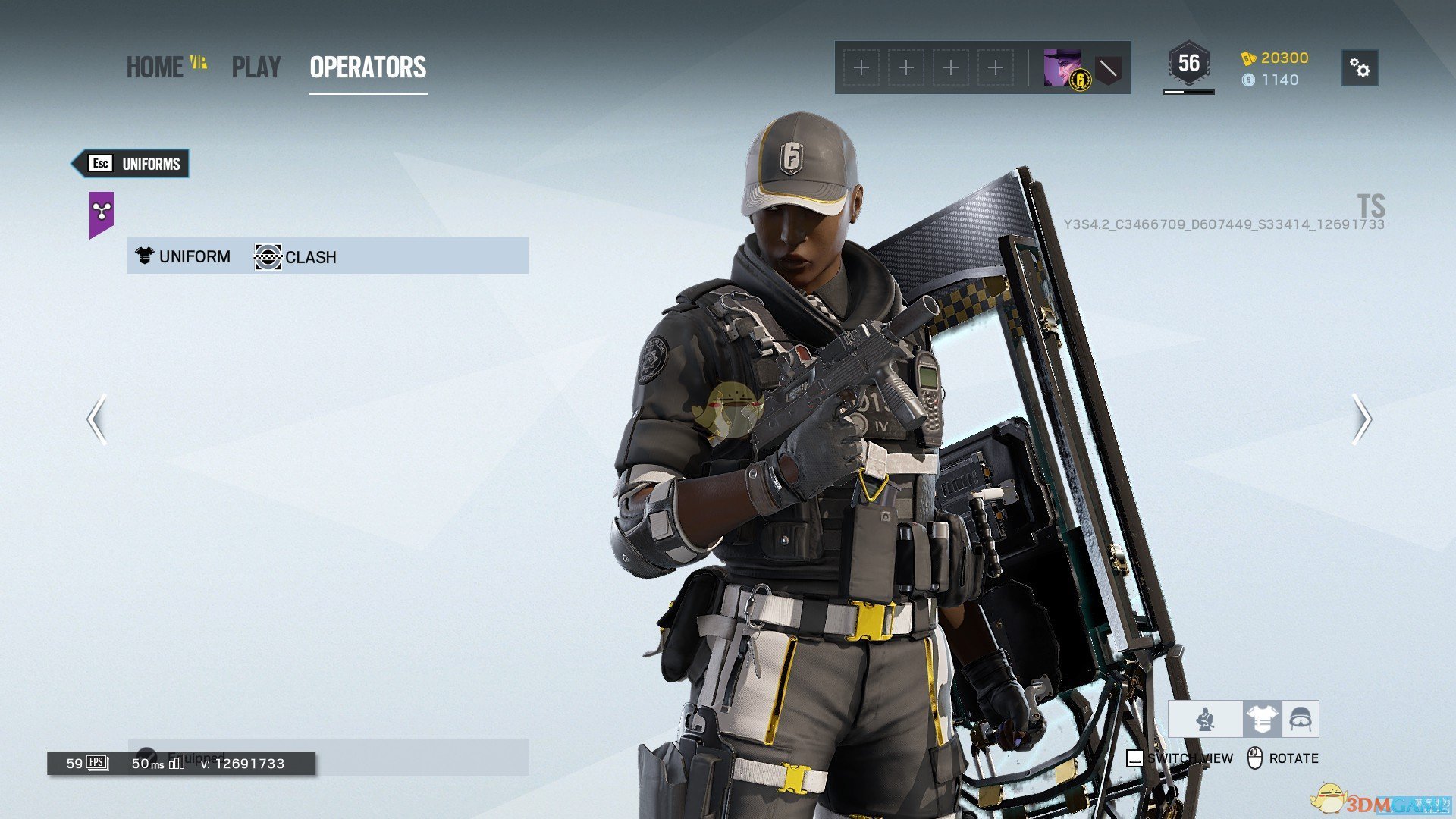Select the Clash uniform row
Image resolution: width=1456 pixels, height=819 pixels.
click(x=328, y=256)
